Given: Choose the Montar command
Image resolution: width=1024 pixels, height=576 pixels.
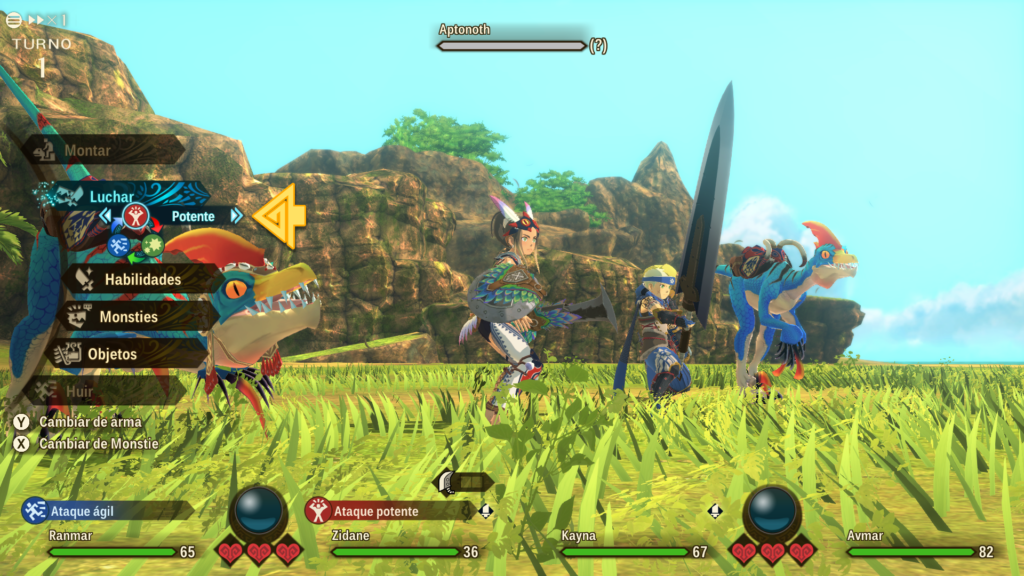Looking at the screenshot, I should pos(88,151).
